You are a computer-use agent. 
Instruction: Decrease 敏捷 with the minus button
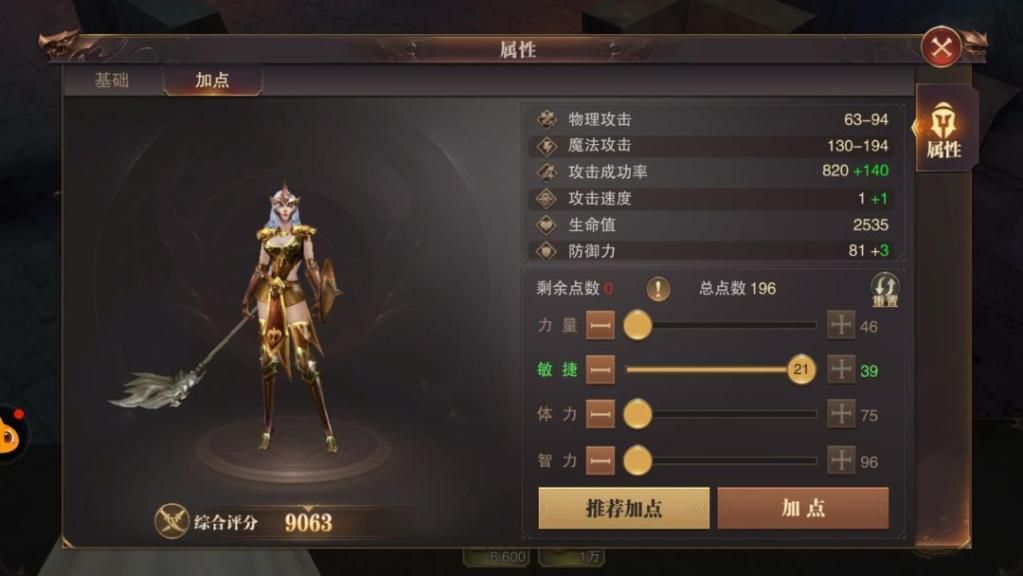click(600, 370)
